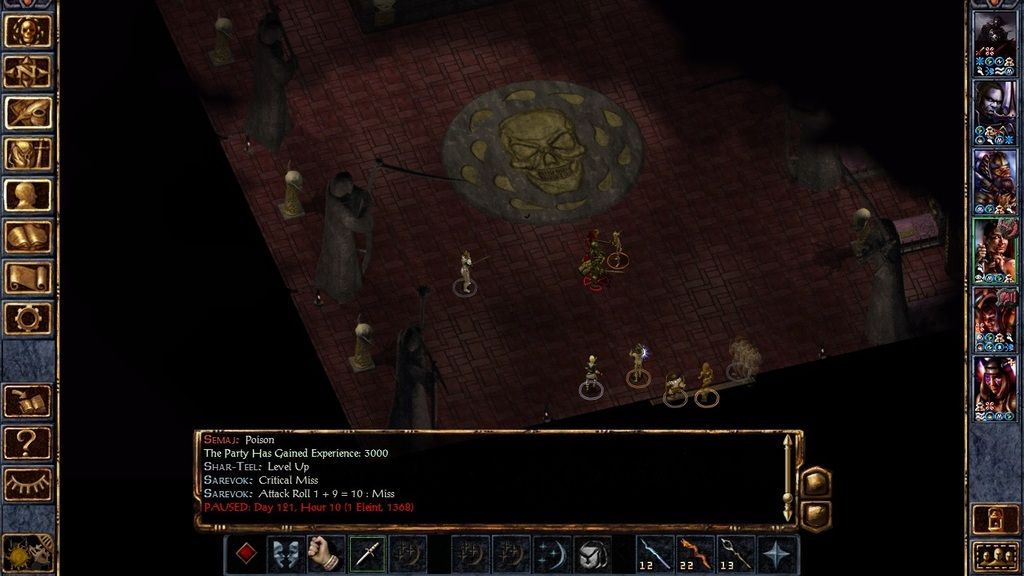Choose the twin masks talk action
Screen dimensions: 1024x576
point(285,554)
